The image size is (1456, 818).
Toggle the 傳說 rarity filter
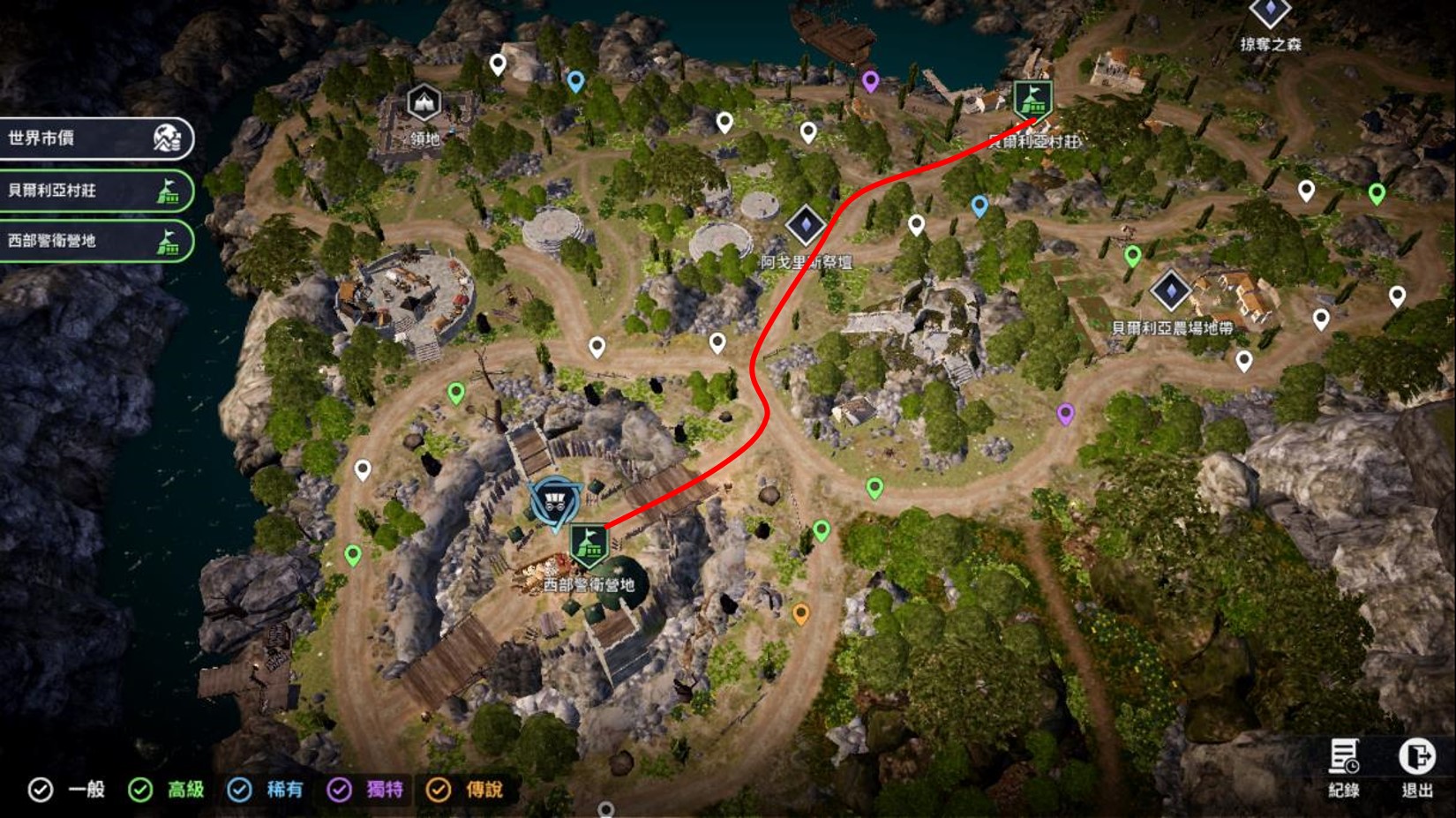pos(439,790)
